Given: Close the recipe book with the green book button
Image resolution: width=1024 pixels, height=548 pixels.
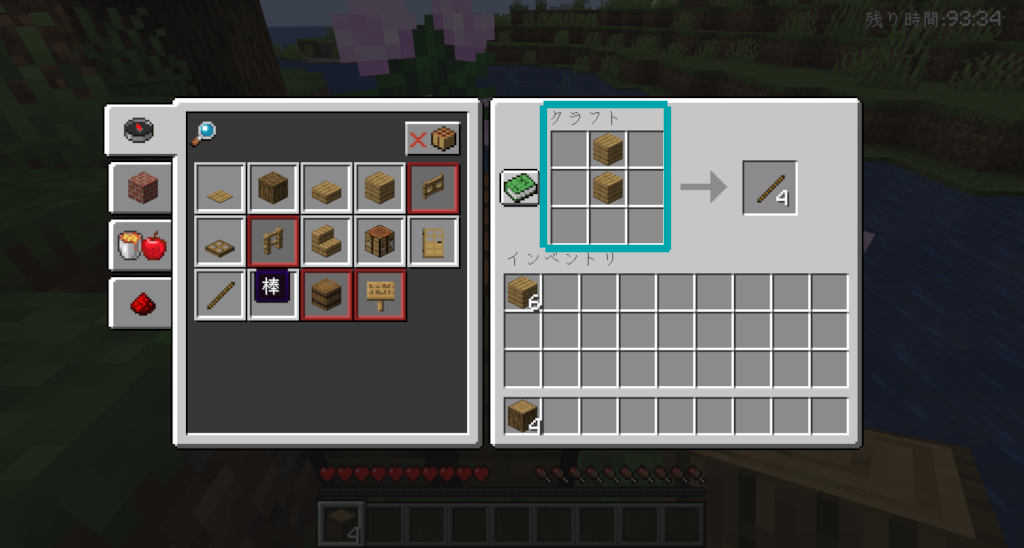Looking at the screenshot, I should pyautogui.click(x=520, y=188).
